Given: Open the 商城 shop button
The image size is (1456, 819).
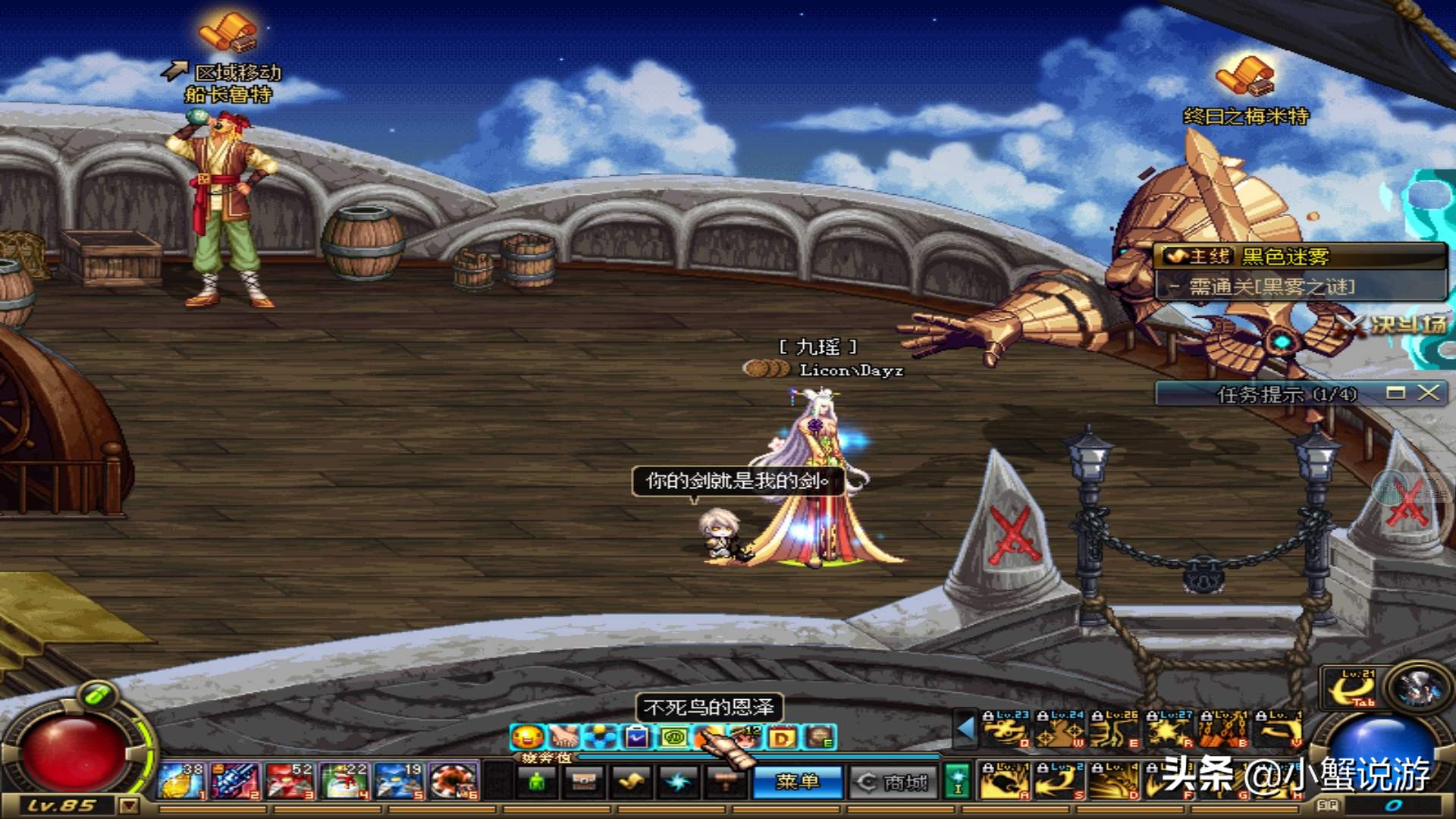Looking at the screenshot, I should [892, 782].
